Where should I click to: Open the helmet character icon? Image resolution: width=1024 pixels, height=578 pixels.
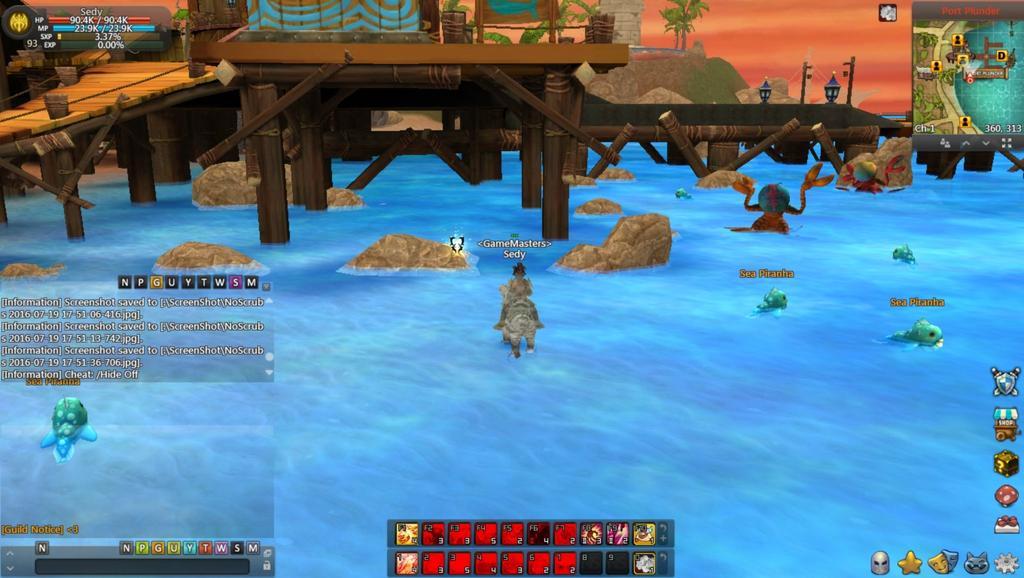pos(880,563)
